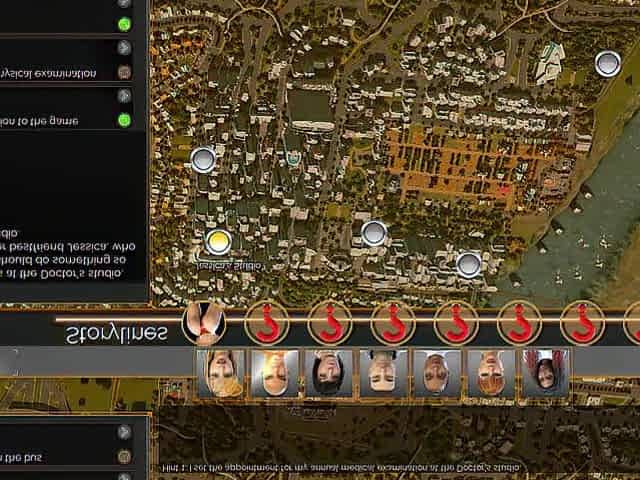Open the first storyline icon beside the Storylines label
This screenshot has width=640, height=480.
[203, 322]
